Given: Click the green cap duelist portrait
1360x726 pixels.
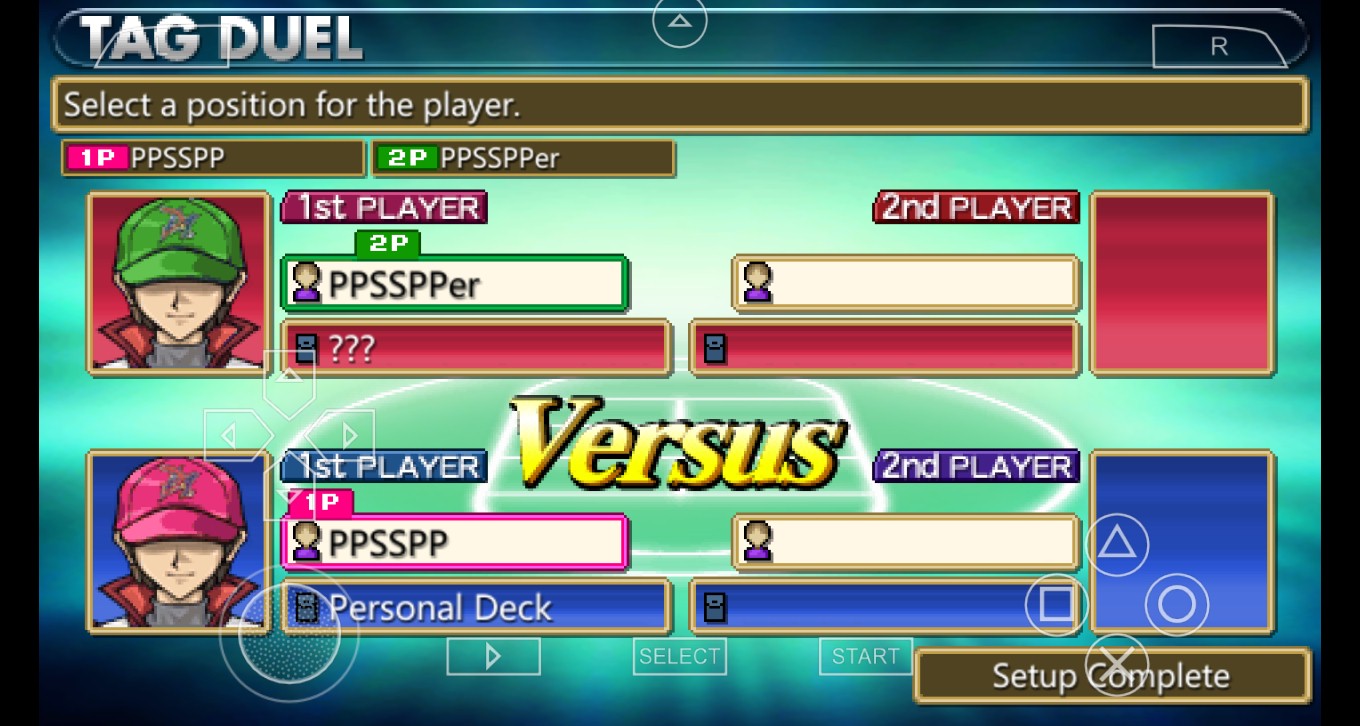Looking at the screenshot, I should 179,283.
